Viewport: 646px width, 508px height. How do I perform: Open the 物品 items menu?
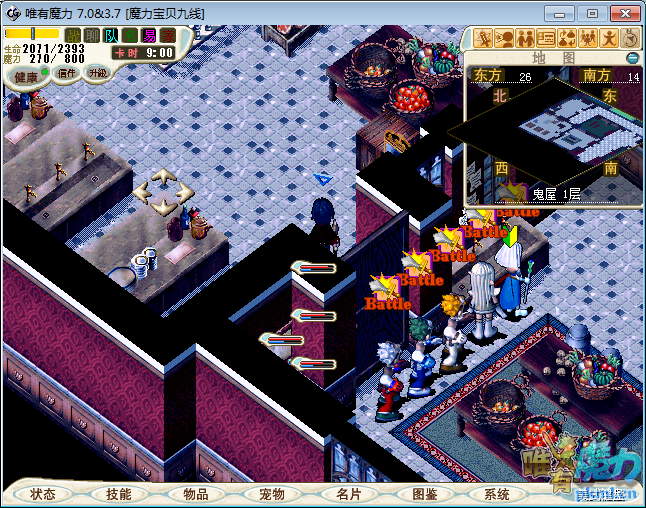[196, 494]
